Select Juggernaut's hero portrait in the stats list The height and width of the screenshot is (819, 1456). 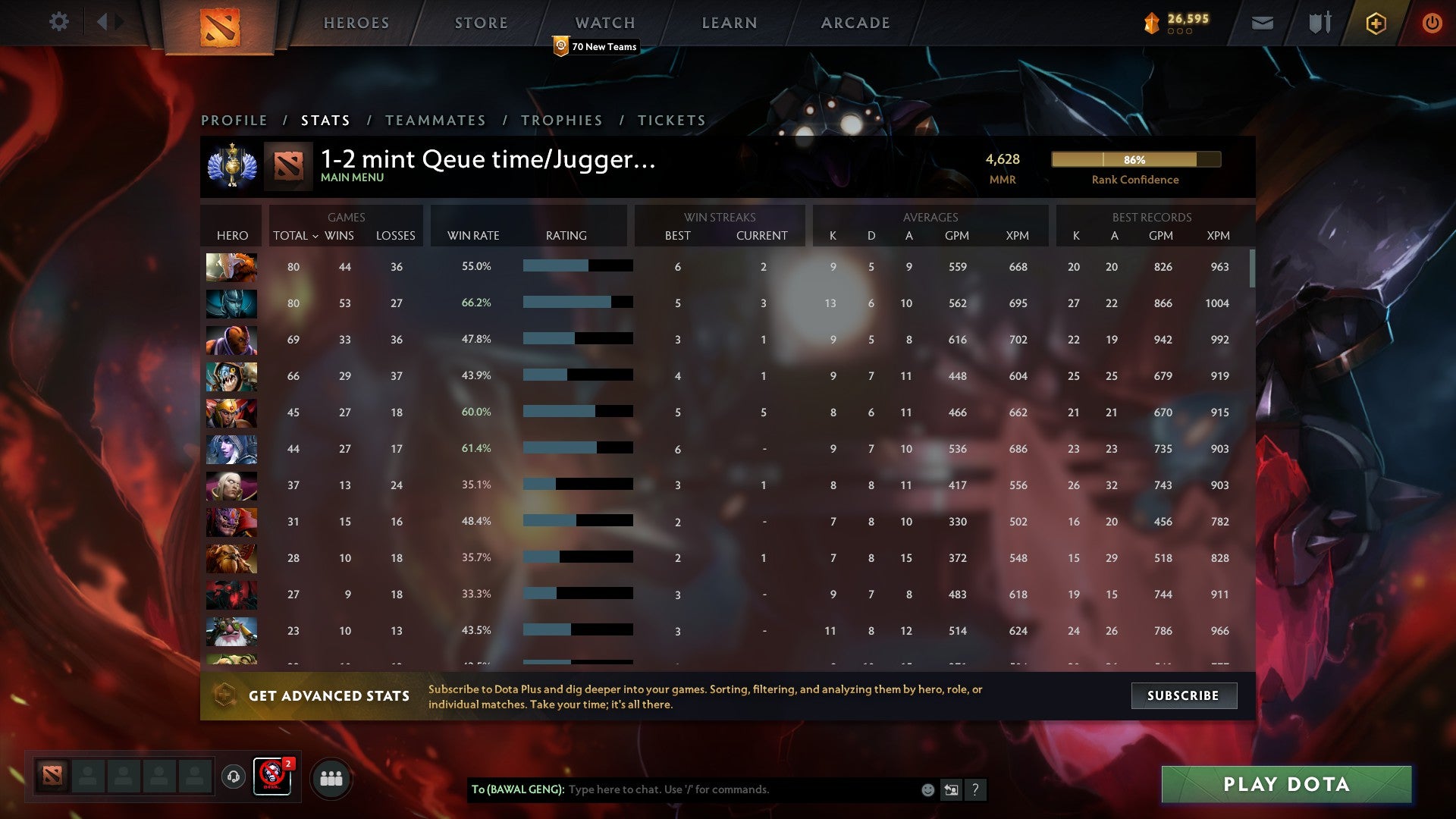pyautogui.click(x=231, y=267)
